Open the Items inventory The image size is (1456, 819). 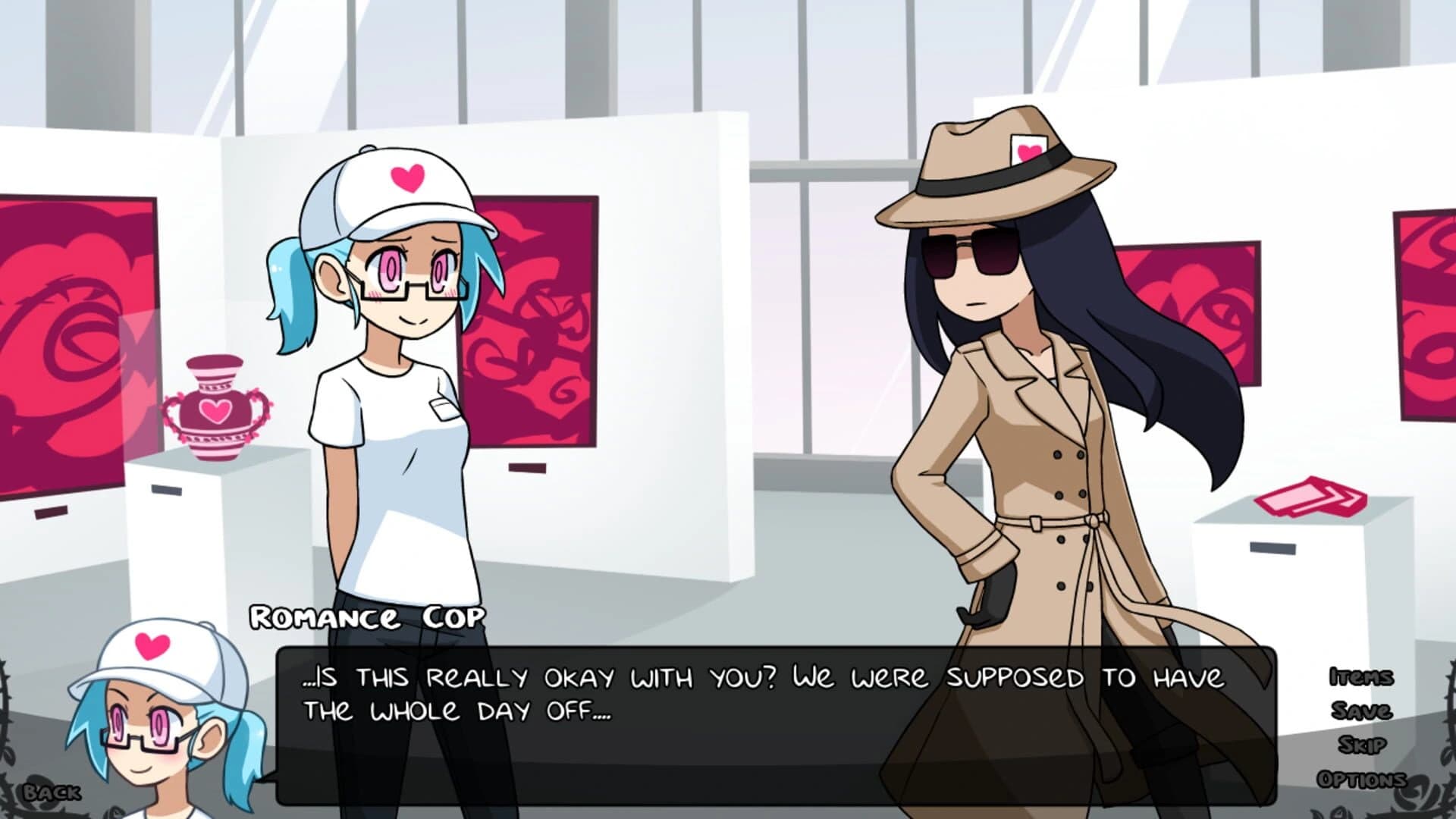1363,676
